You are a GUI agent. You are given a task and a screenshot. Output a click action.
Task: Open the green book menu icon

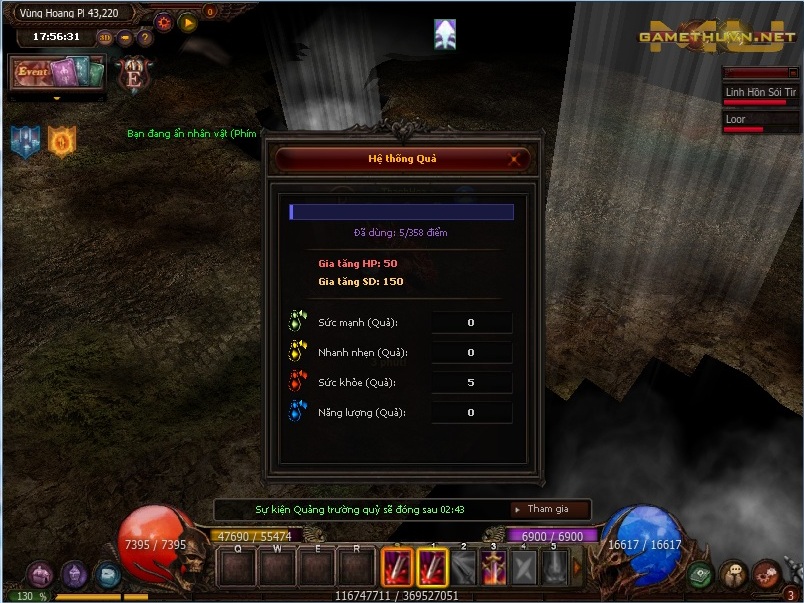[700, 575]
